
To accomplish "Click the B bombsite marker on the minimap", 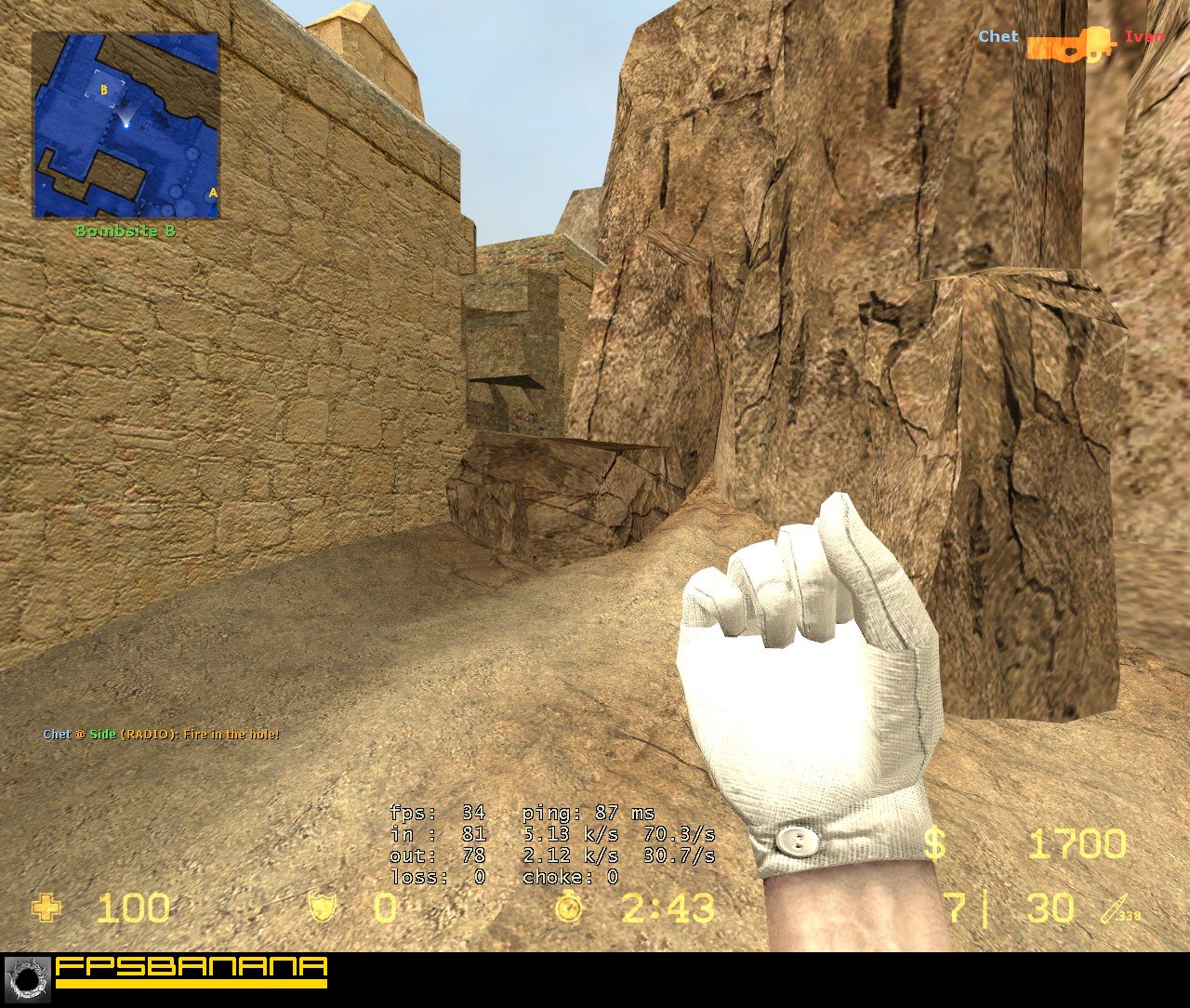I will pyautogui.click(x=102, y=90).
